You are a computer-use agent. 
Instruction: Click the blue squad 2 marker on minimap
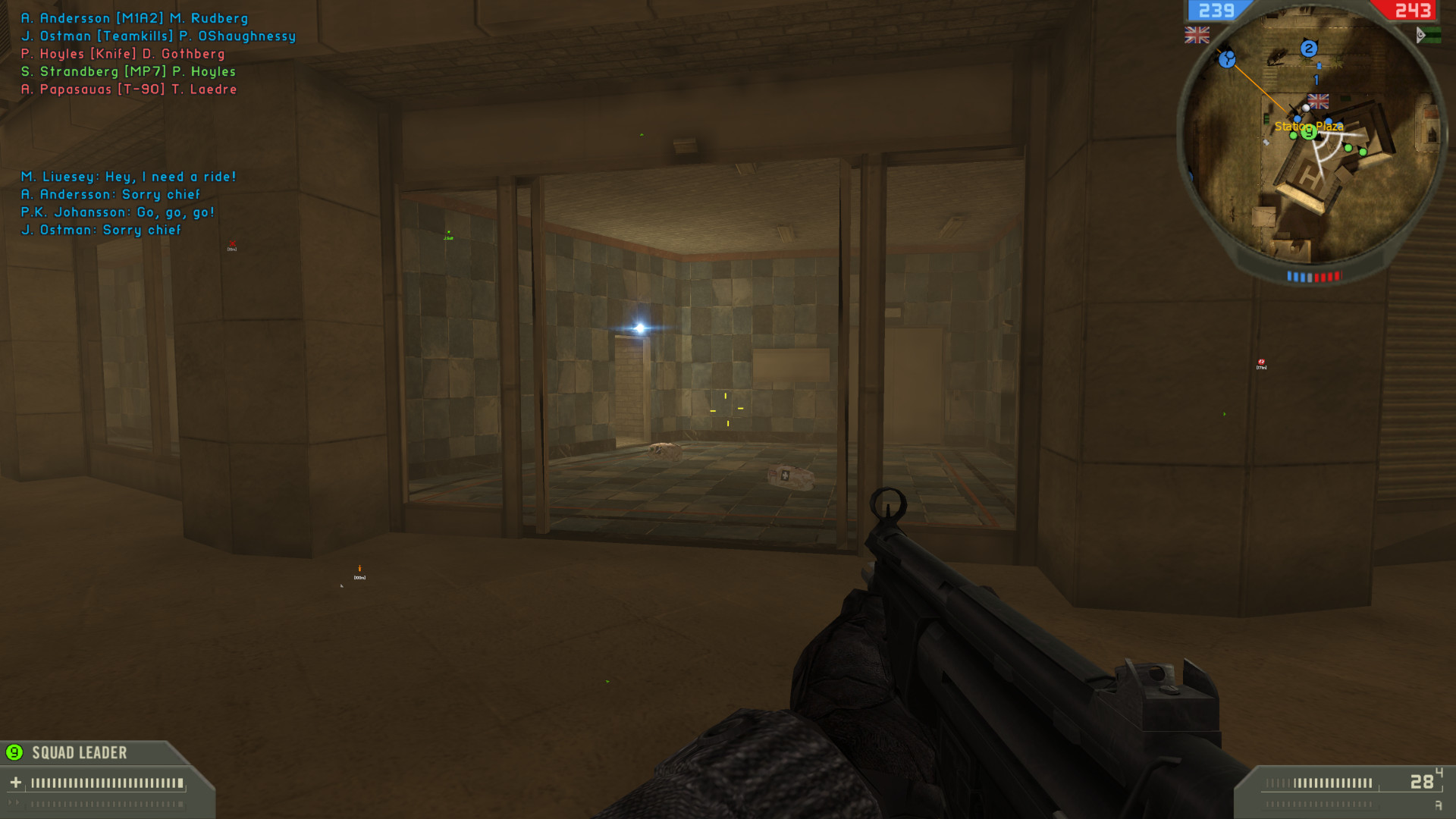pyautogui.click(x=1308, y=49)
